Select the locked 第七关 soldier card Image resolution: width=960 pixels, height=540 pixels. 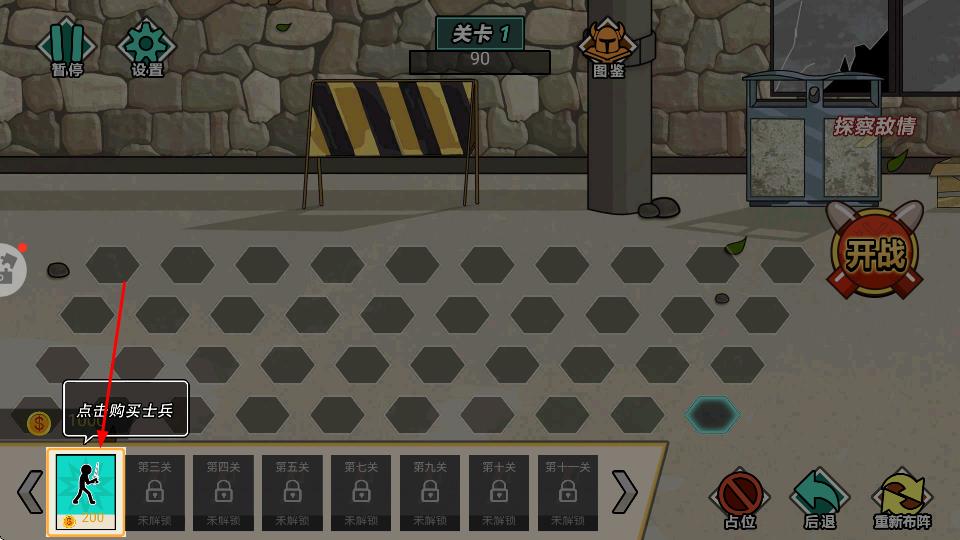(361, 492)
